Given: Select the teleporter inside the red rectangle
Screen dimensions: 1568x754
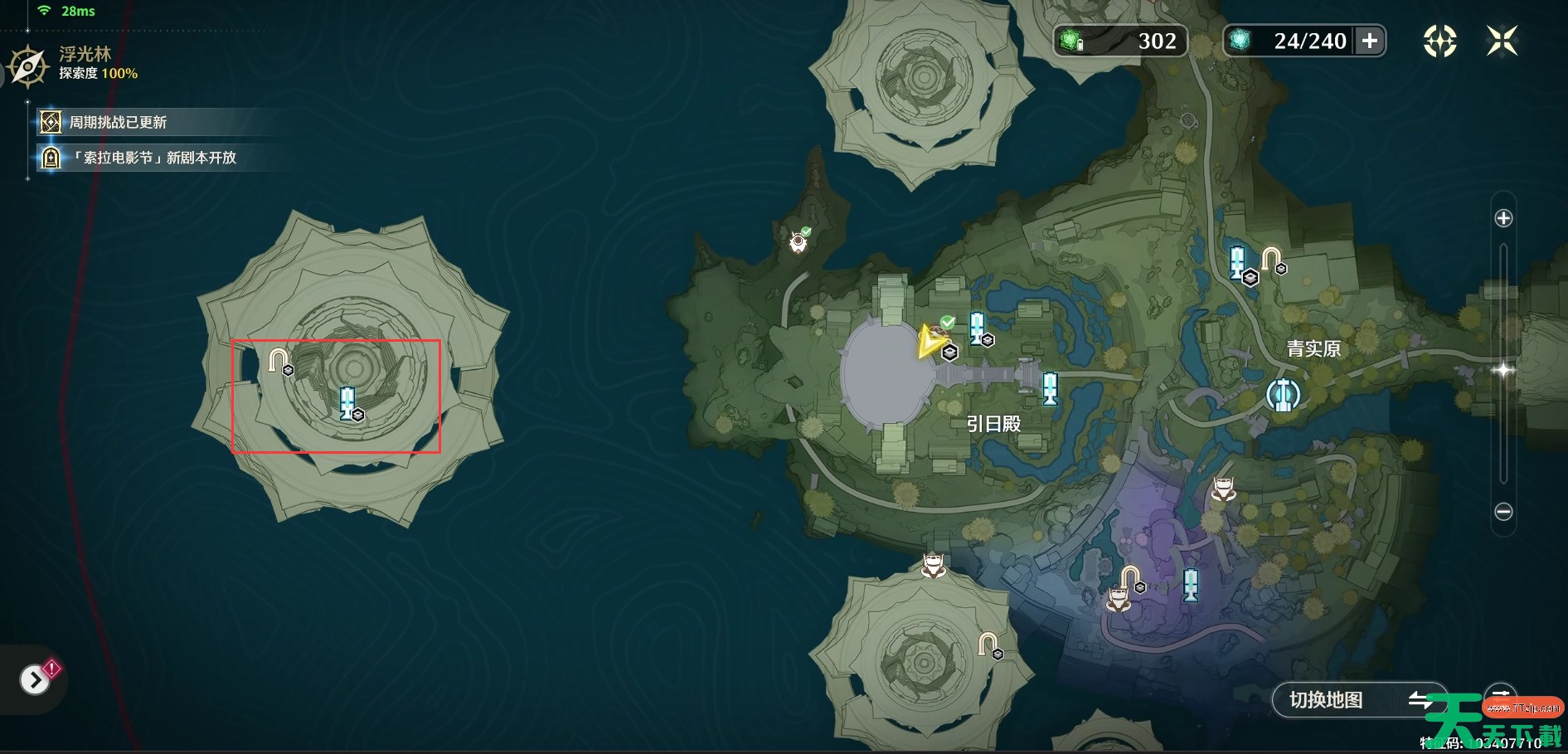Looking at the screenshot, I should click(x=347, y=402).
